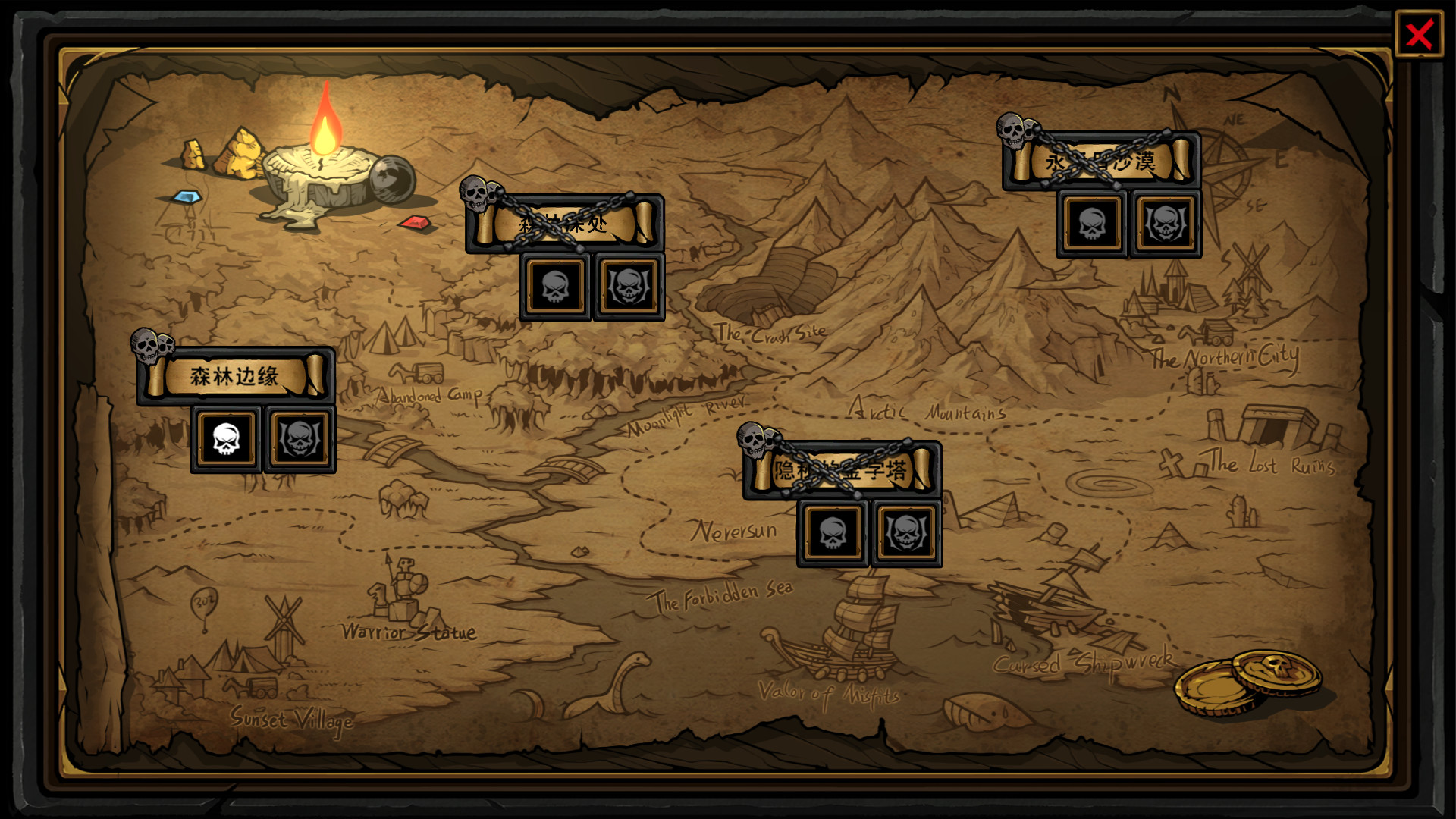Toggle normal difficulty on 隐秘的金字塔
Viewport: 1456px width, 819px height.
click(832, 533)
